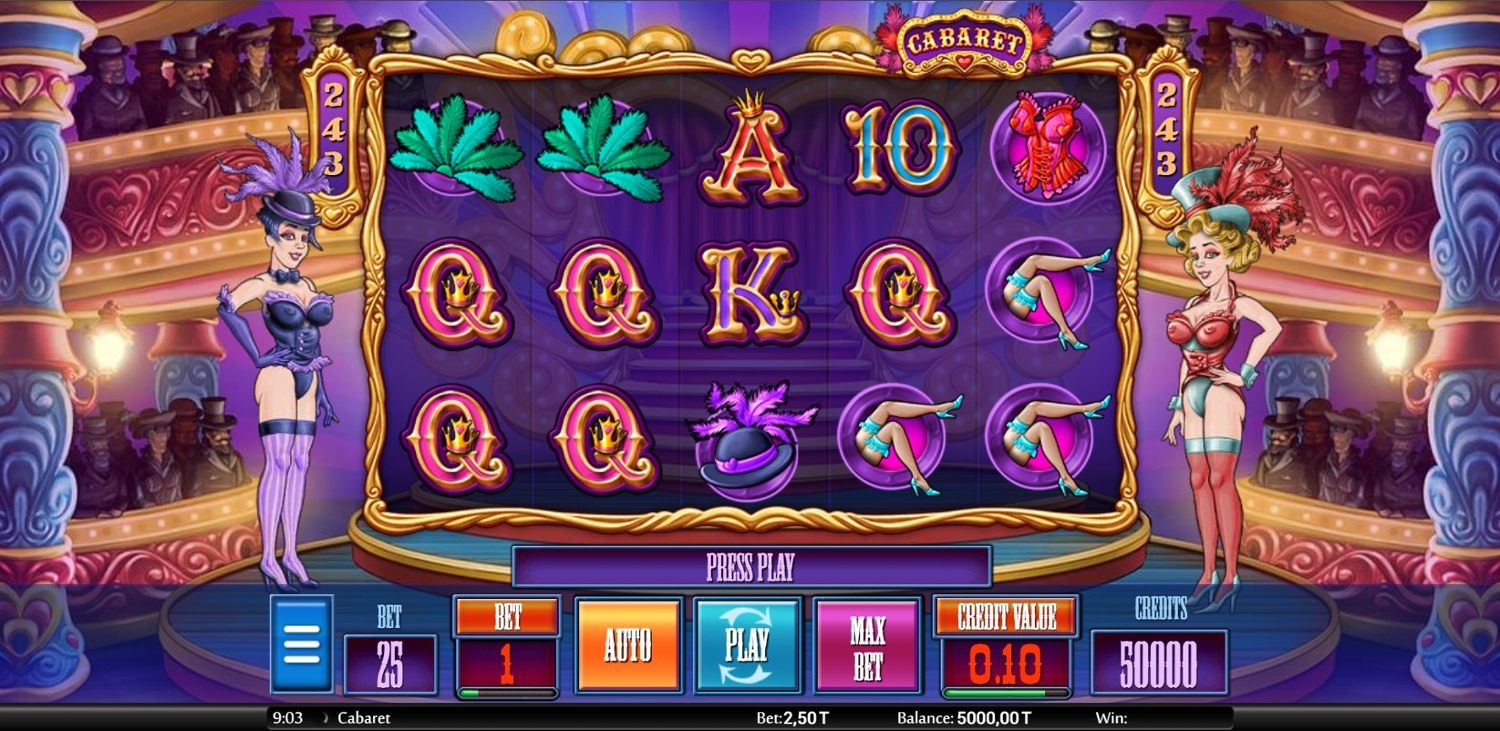The height and width of the screenshot is (731, 1500).
Task: Adjust the Credit Value setting
Action: pos(1006,618)
